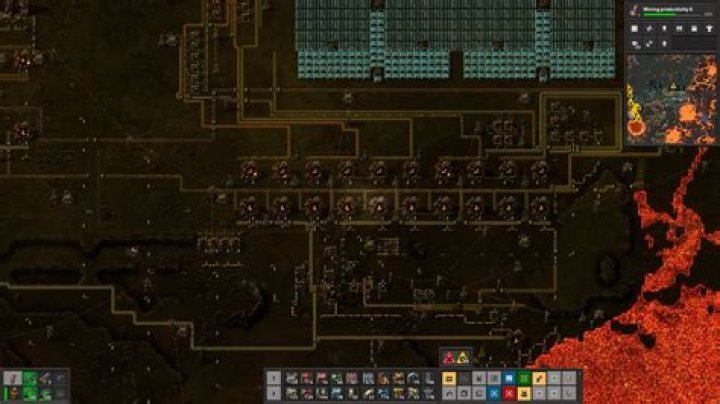Open the Mining productivity 6 research bar
Viewport: 720px width, 404px height.
tap(671, 11)
